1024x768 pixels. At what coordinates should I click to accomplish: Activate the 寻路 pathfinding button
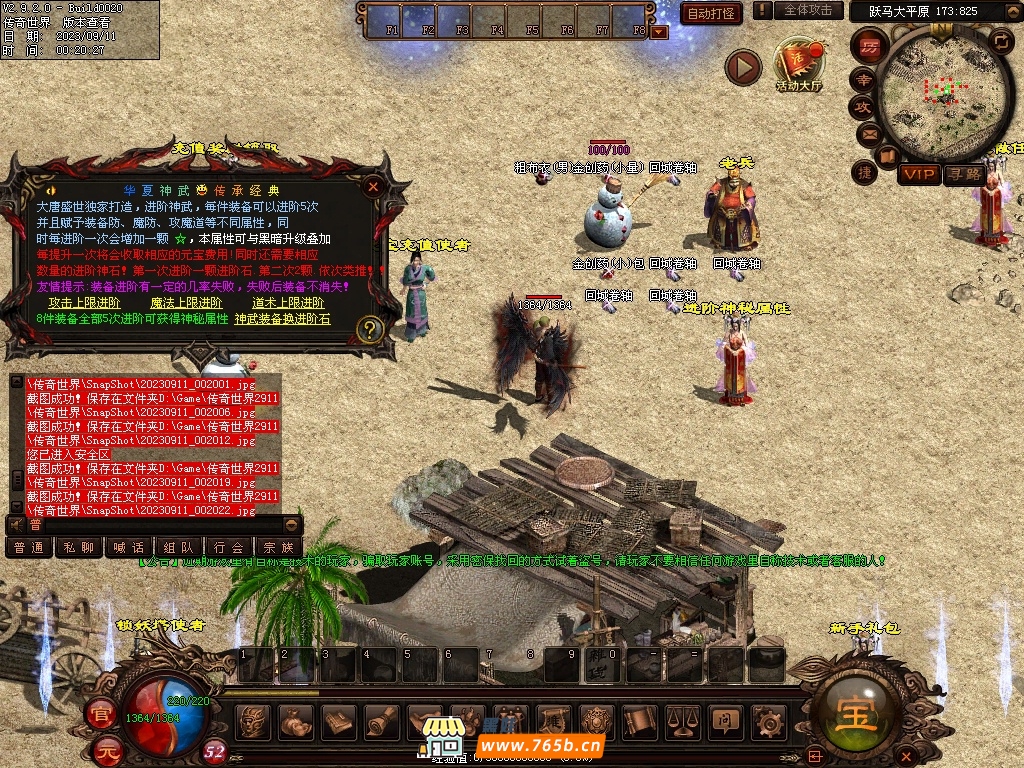pos(963,174)
